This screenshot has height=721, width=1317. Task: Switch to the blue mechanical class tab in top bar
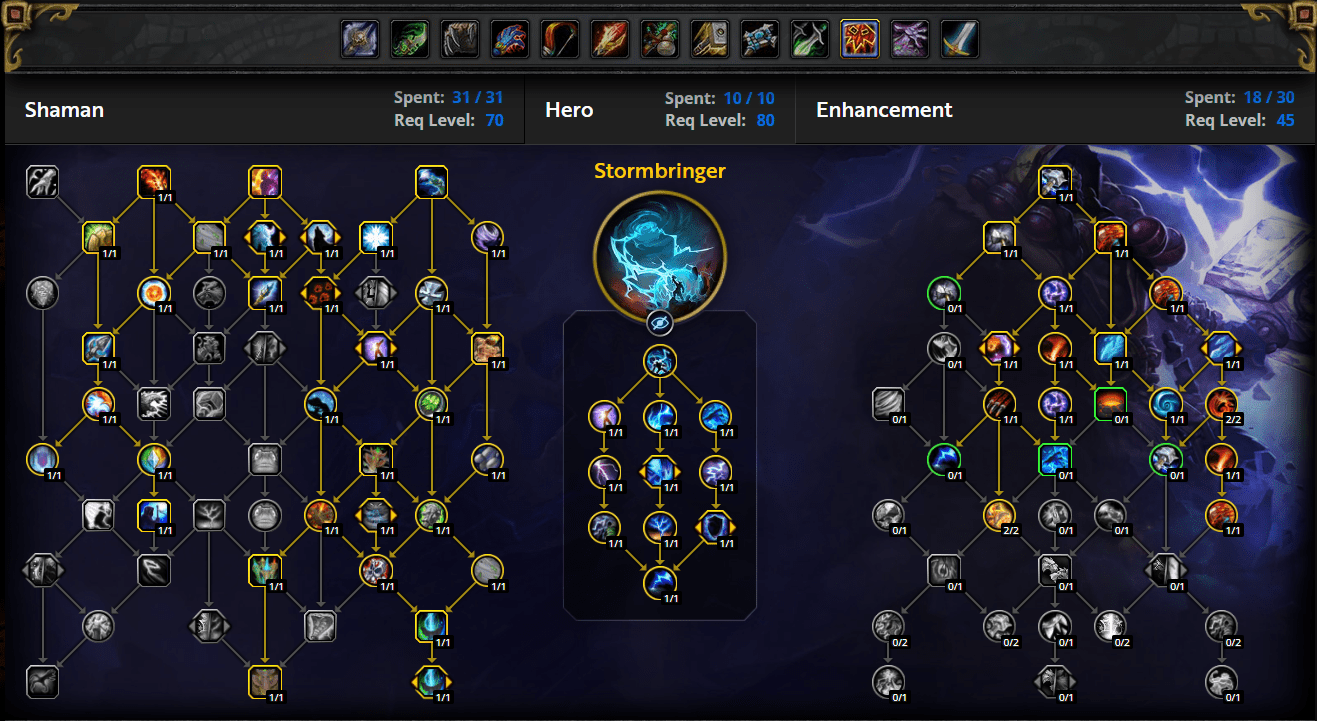tap(759, 39)
